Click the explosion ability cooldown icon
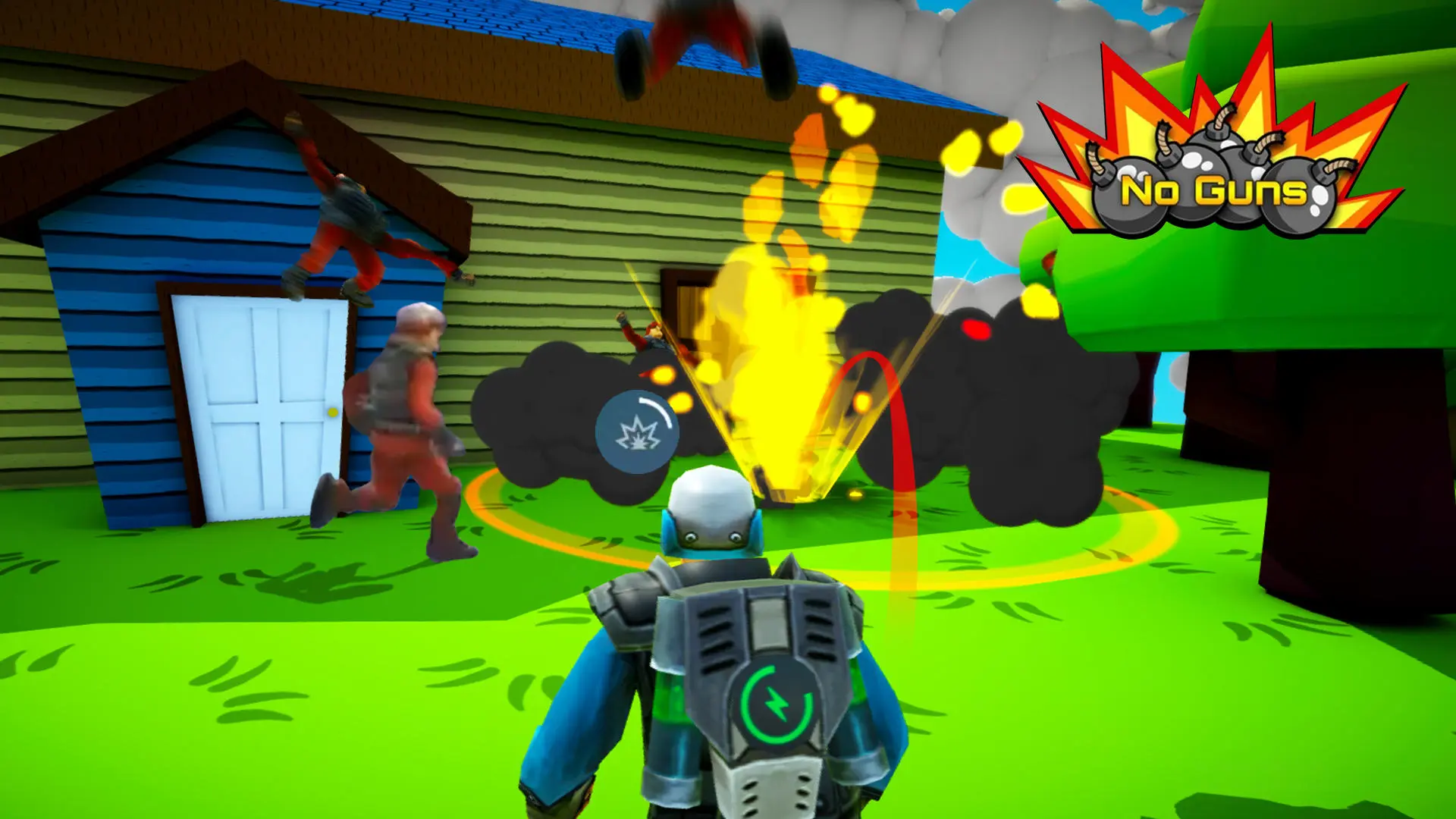The image size is (1456, 819). [x=637, y=432]
